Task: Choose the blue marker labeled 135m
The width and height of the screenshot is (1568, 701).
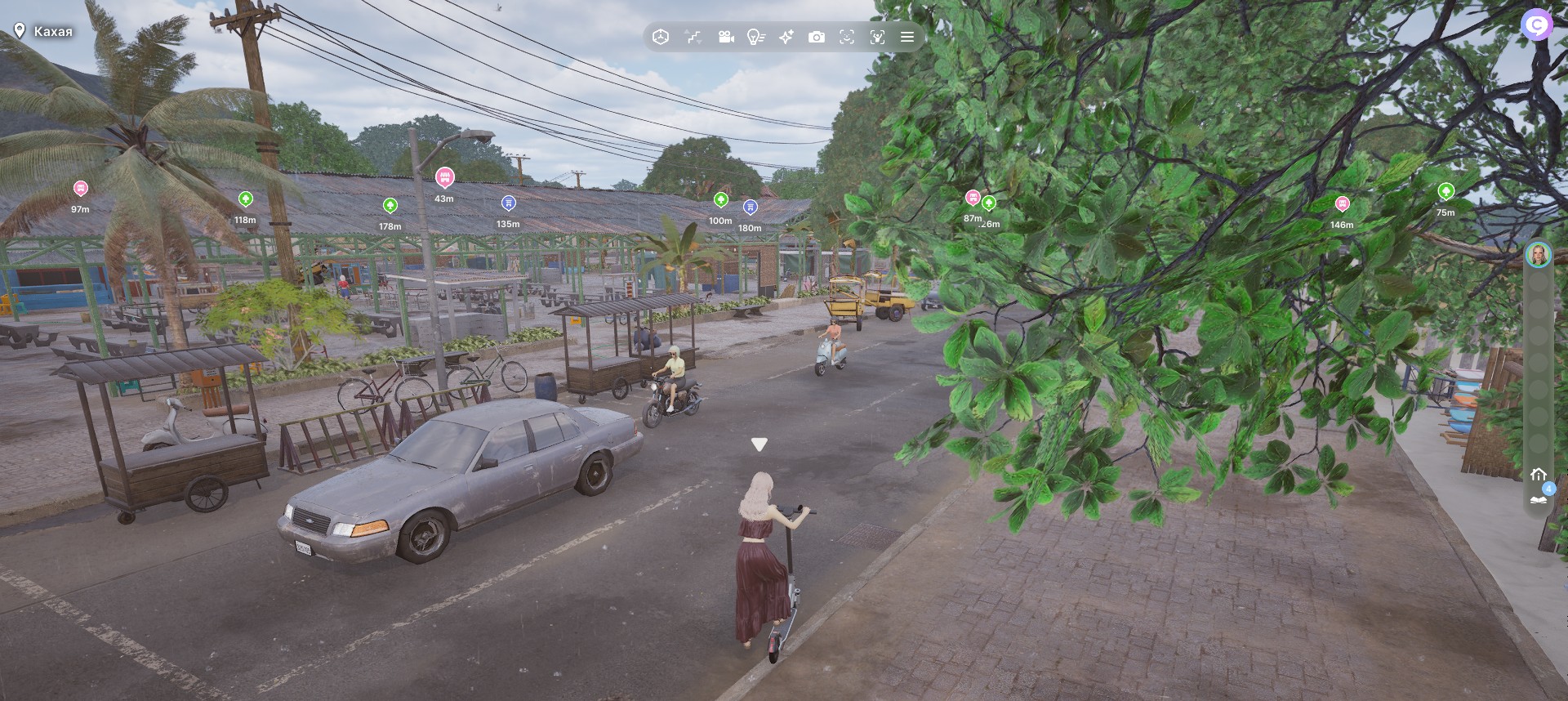Action: click(x=508, y=203)
